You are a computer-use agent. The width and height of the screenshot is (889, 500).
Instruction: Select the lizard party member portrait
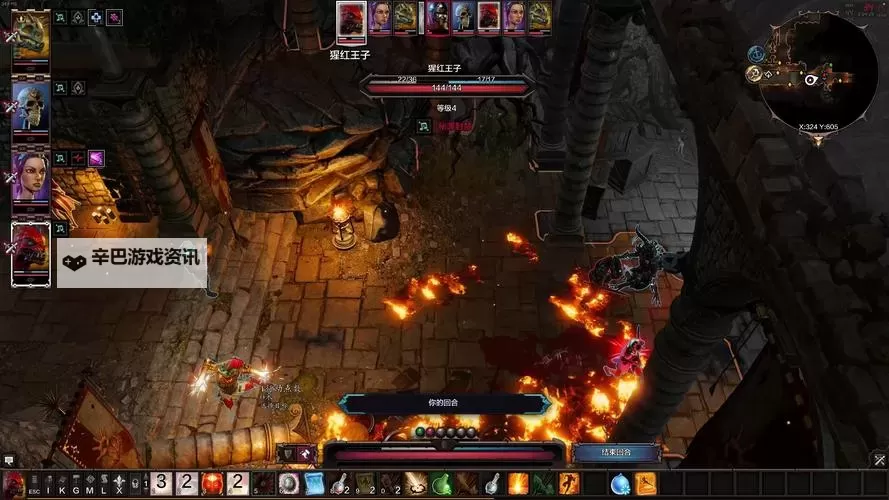pos(31,39)
